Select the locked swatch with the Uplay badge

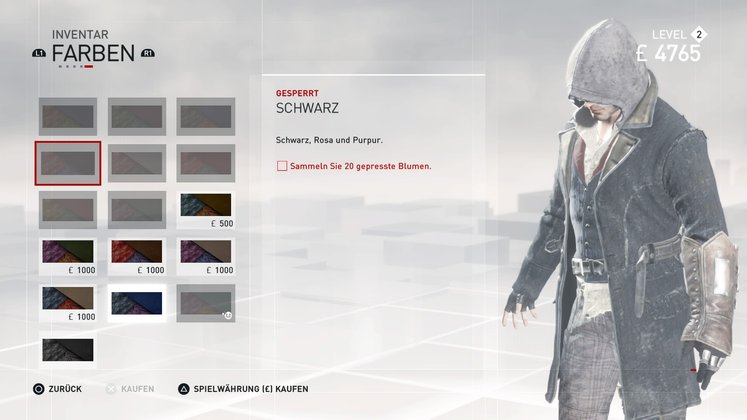tap(206, 301)
